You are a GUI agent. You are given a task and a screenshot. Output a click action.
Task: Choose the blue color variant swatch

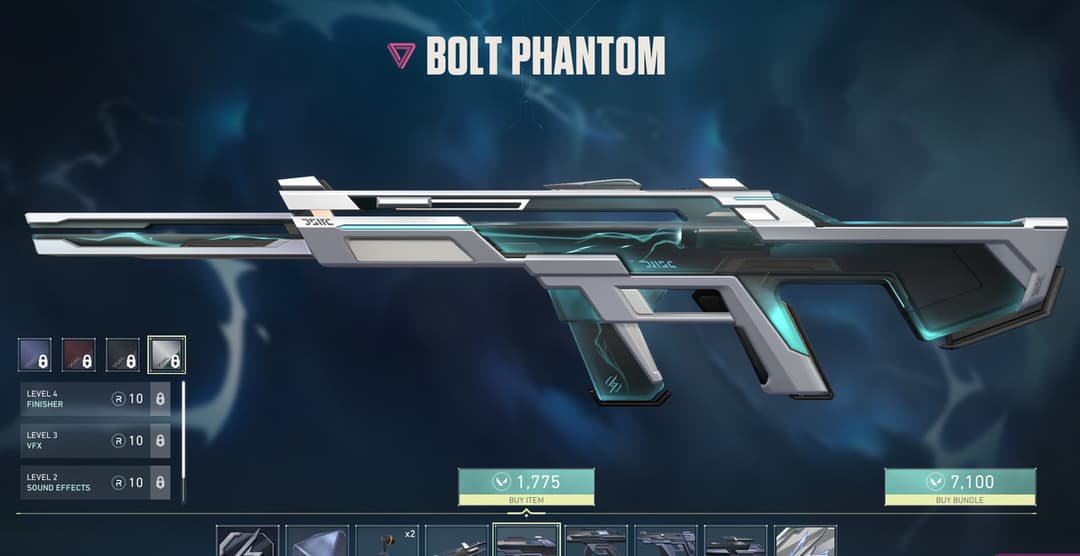pos(35,355)
